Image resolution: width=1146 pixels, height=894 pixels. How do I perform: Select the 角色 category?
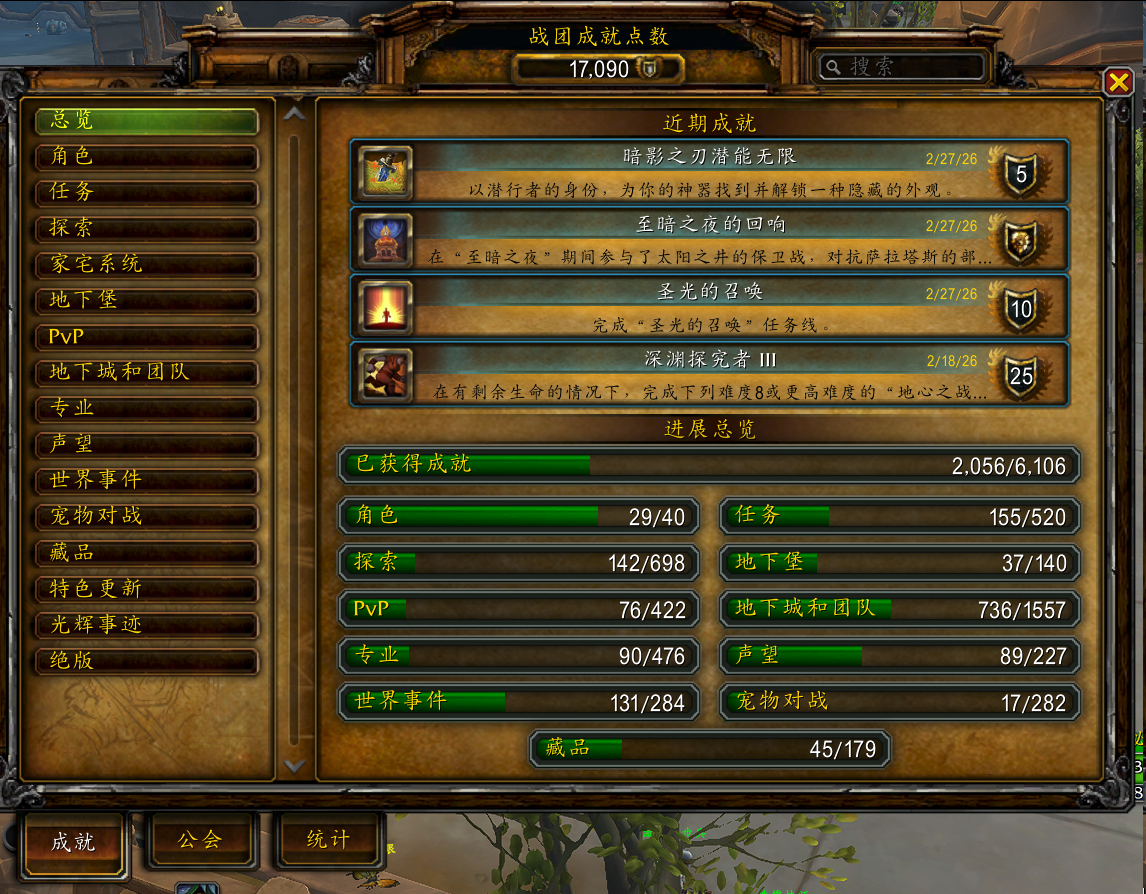pyautogui.click(x=146, y=157)
